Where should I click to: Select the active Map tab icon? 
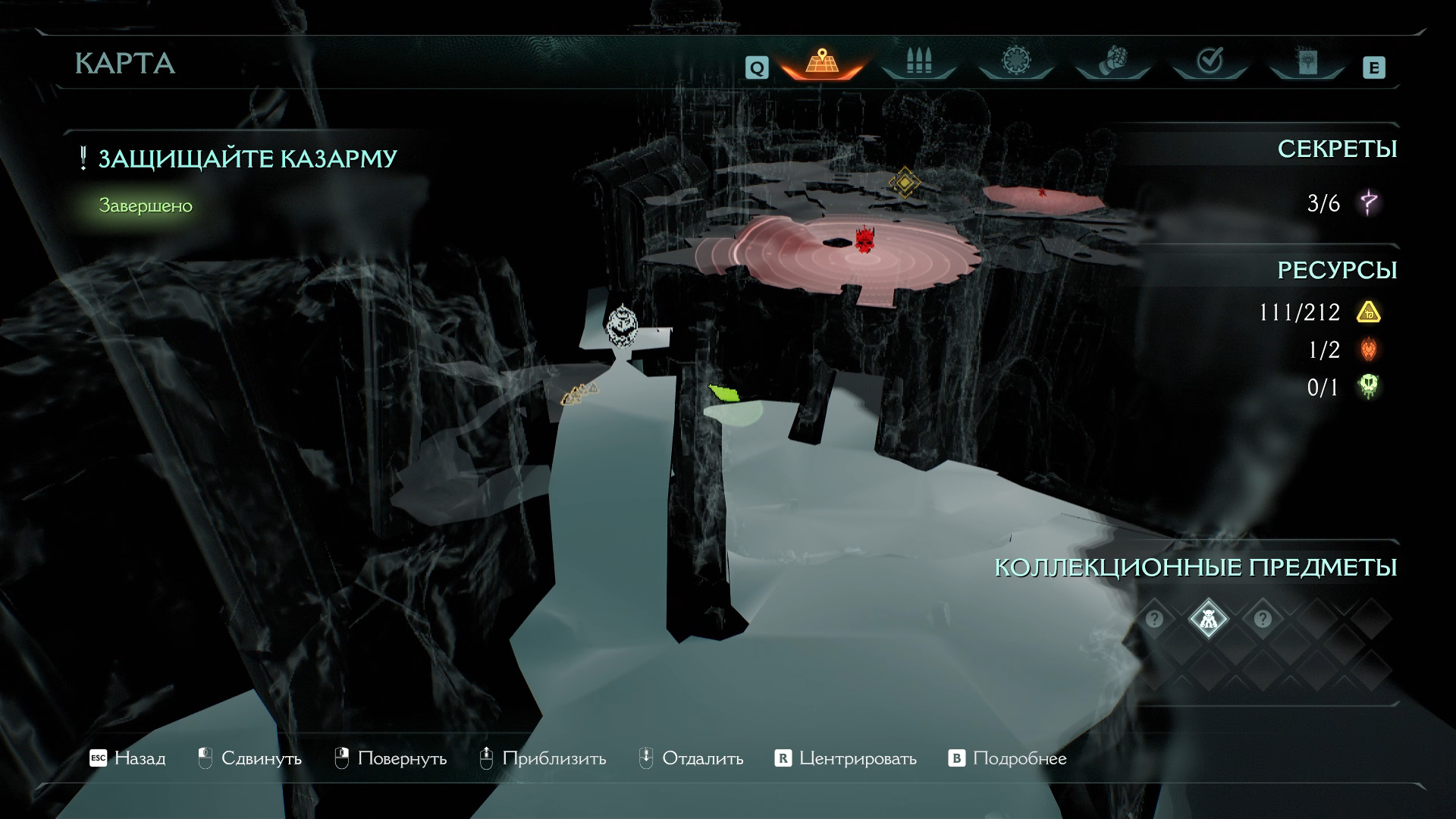pyautogui.click(x=821, y=61)
